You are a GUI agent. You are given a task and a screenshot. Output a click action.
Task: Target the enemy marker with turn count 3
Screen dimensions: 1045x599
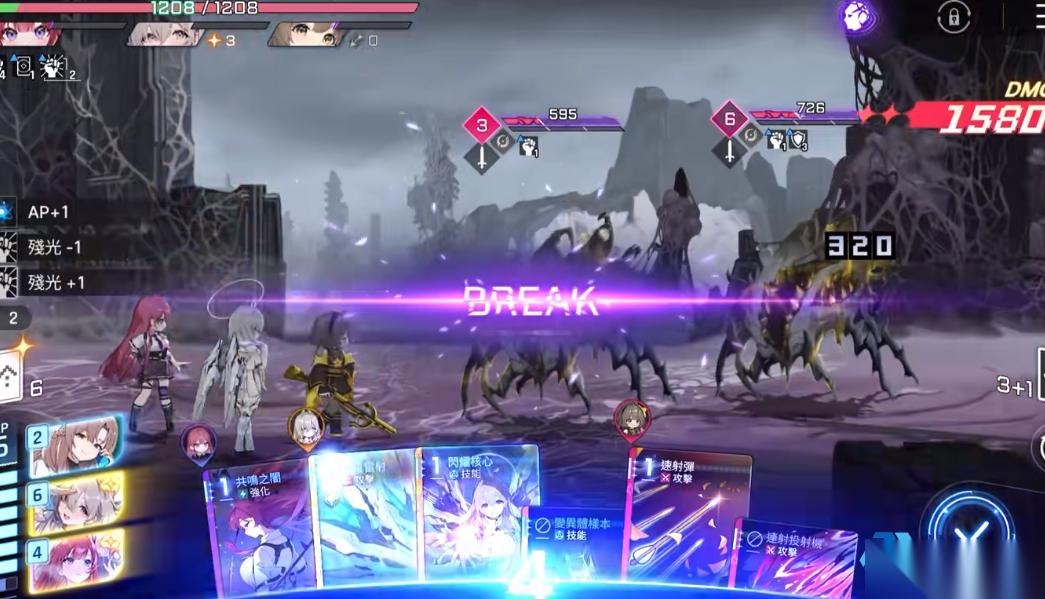click(482, 125)
